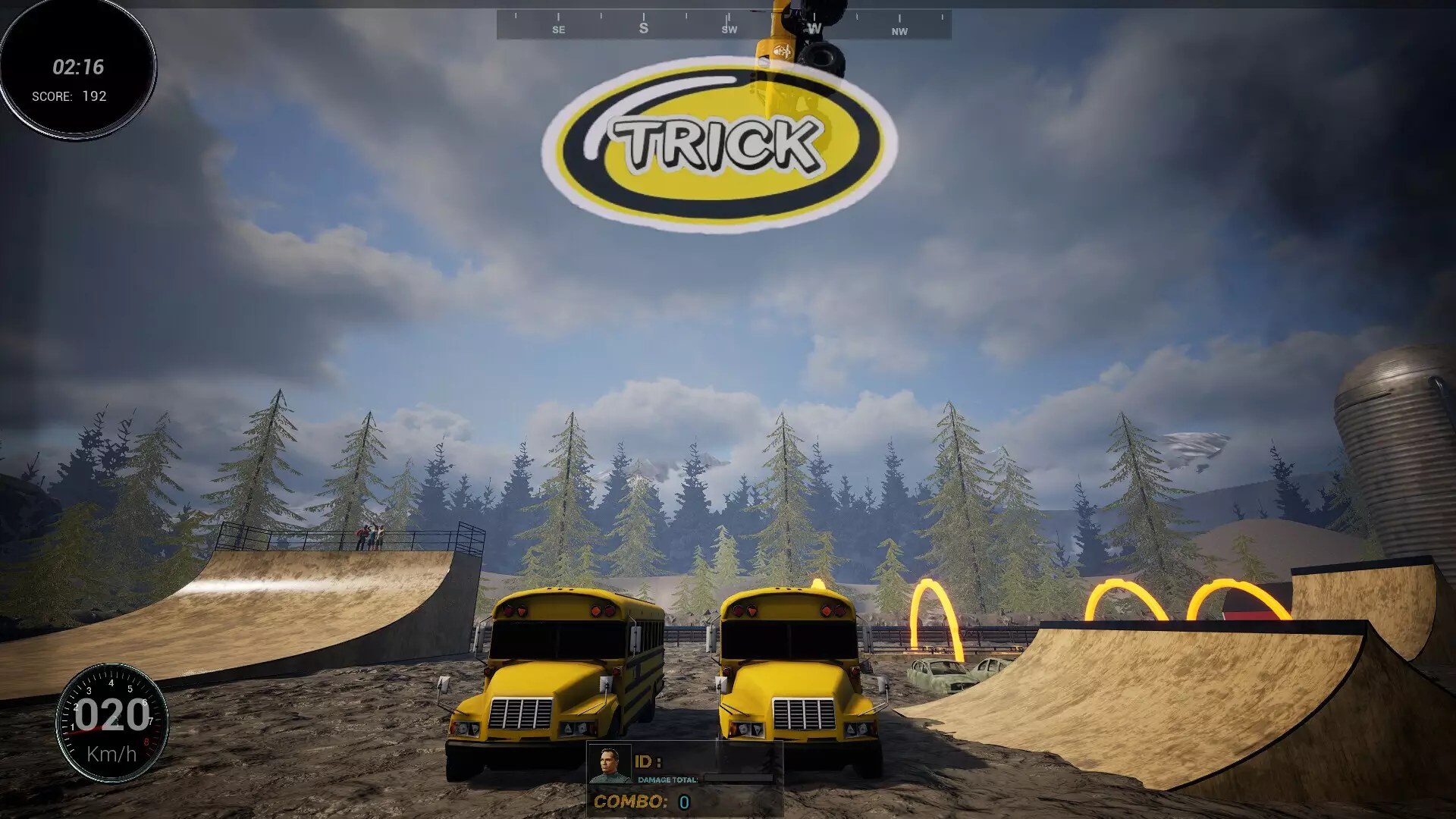The image size is (1456, 819).
Task: Click the SW label on the compass bar
Action: [728, 29]
